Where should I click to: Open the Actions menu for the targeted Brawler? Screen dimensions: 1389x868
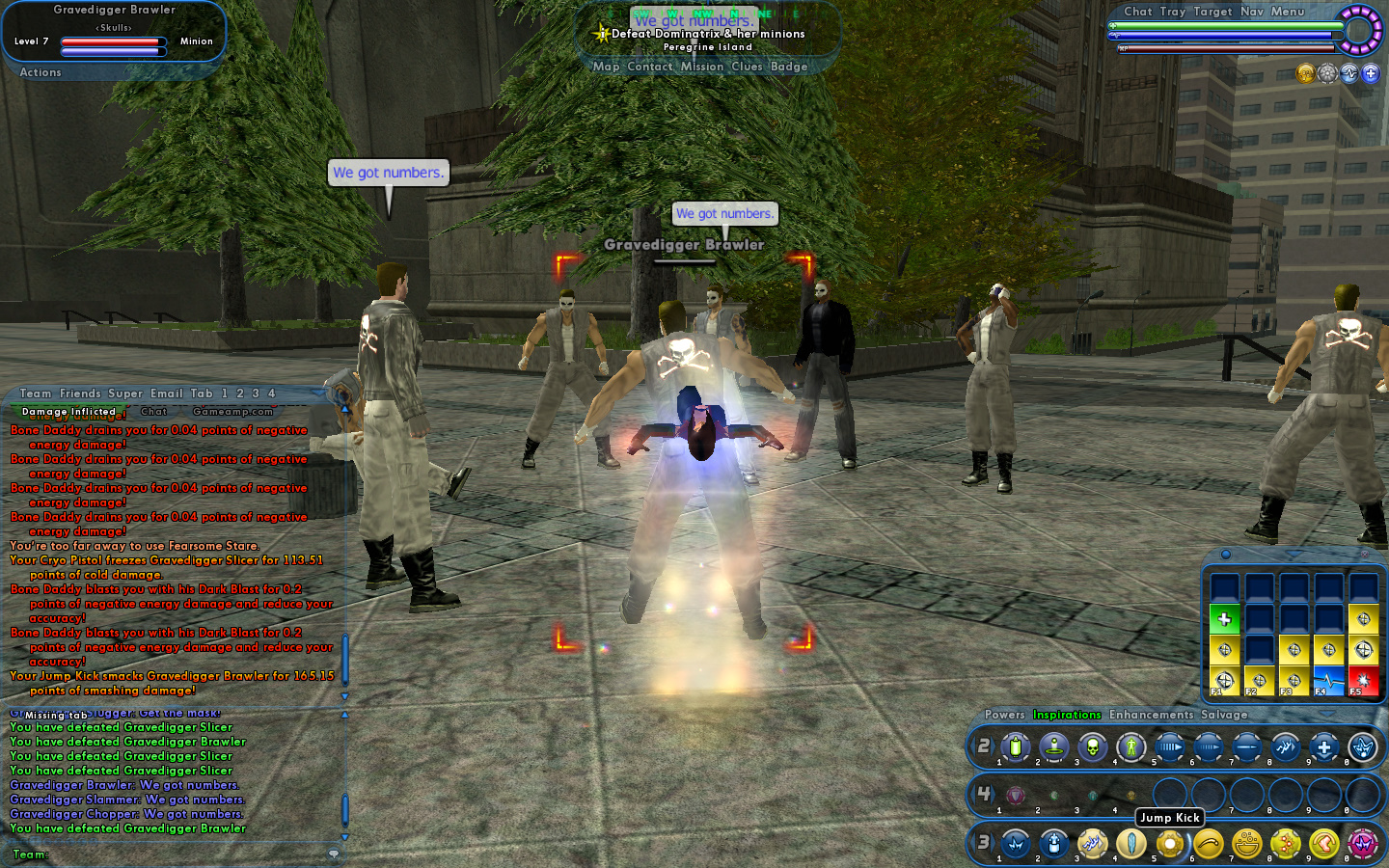pyautogui.click(x=41, y=72)
